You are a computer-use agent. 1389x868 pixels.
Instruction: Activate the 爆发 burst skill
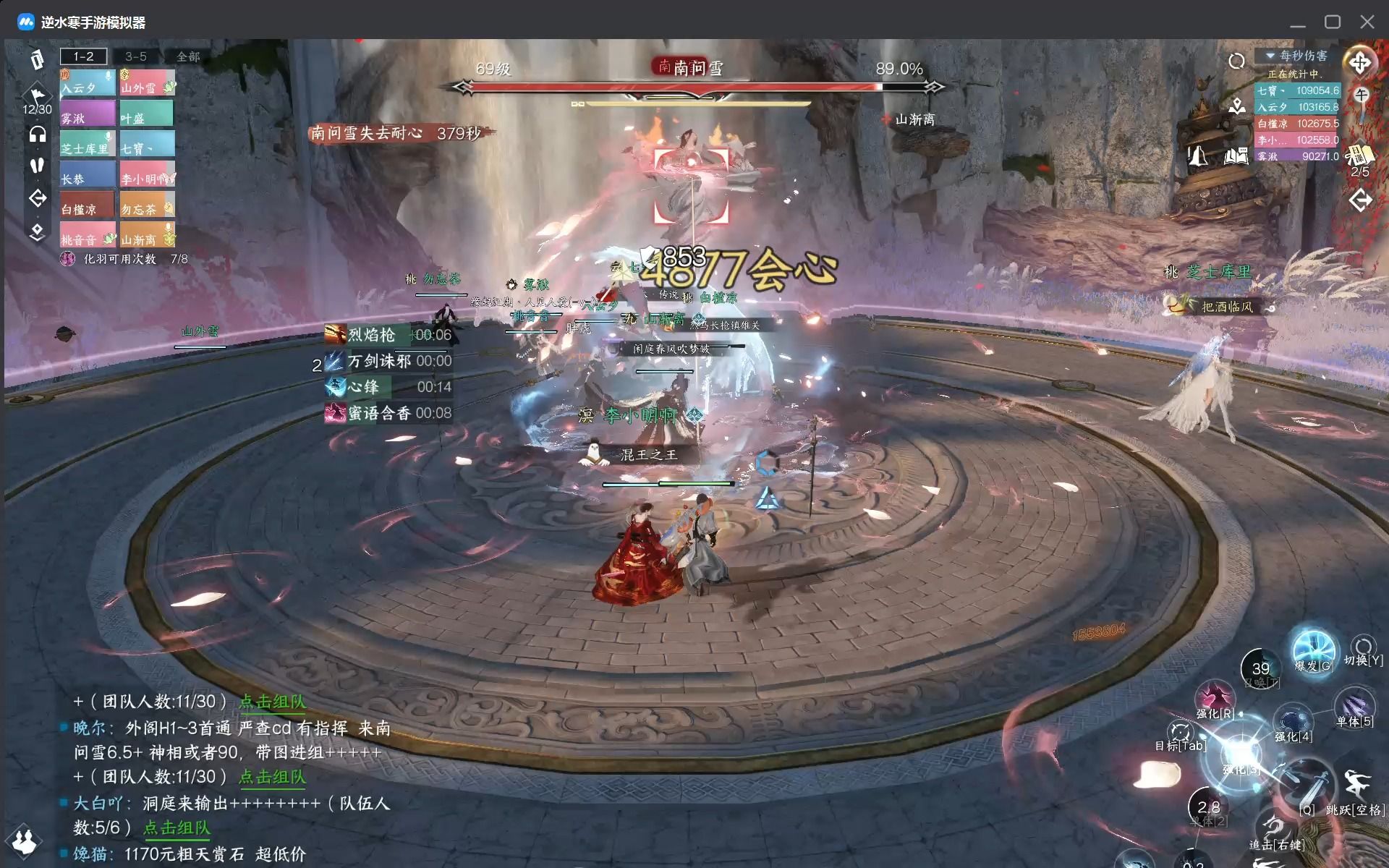click(x=1313, y=650)
